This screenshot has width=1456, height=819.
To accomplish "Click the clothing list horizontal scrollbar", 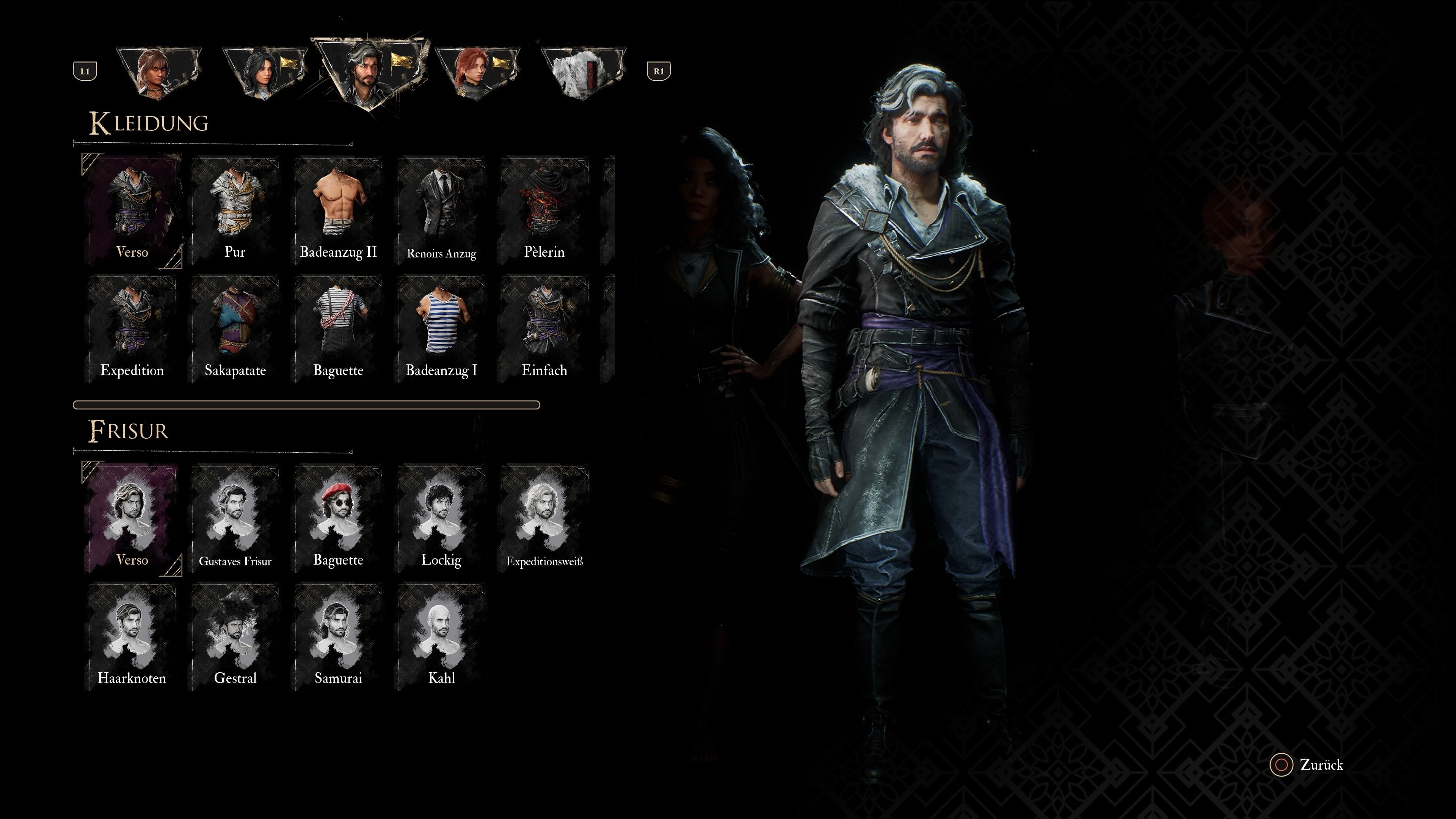I will [306, 405].
